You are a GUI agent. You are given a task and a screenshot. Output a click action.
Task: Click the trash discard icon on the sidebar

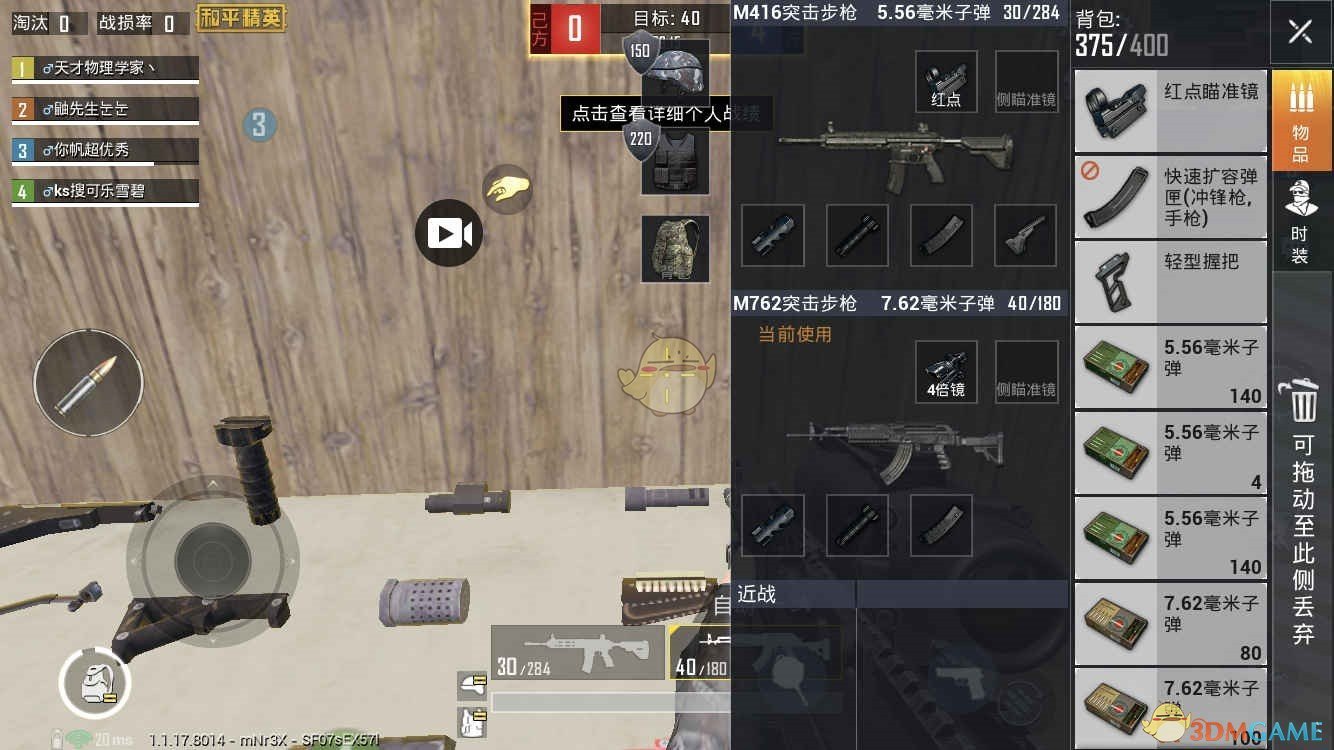tap(1302, 404)
